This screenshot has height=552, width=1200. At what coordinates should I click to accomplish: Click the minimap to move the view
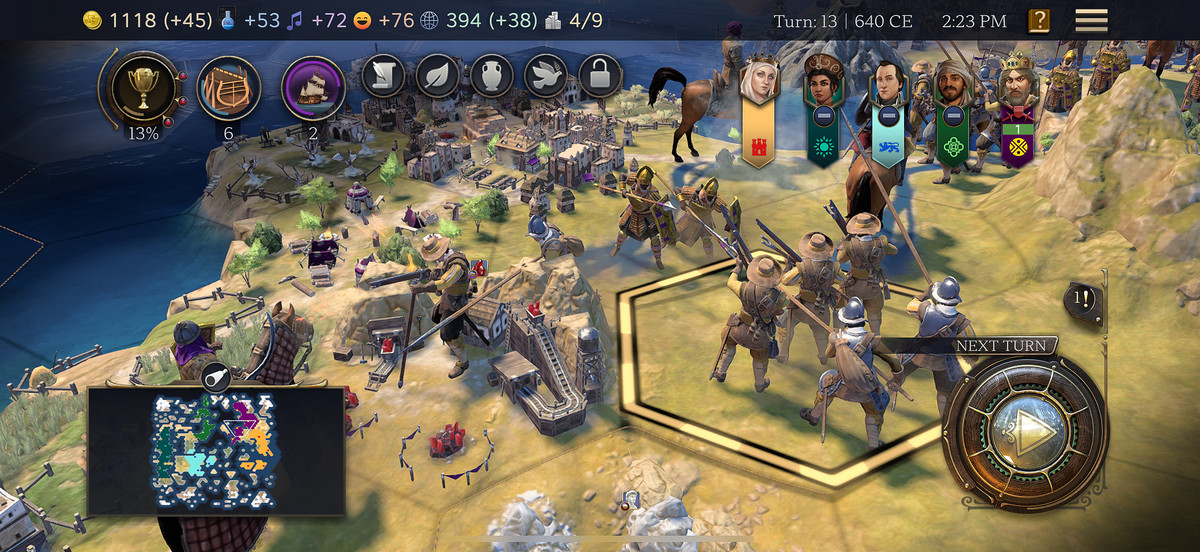[216, 451]
